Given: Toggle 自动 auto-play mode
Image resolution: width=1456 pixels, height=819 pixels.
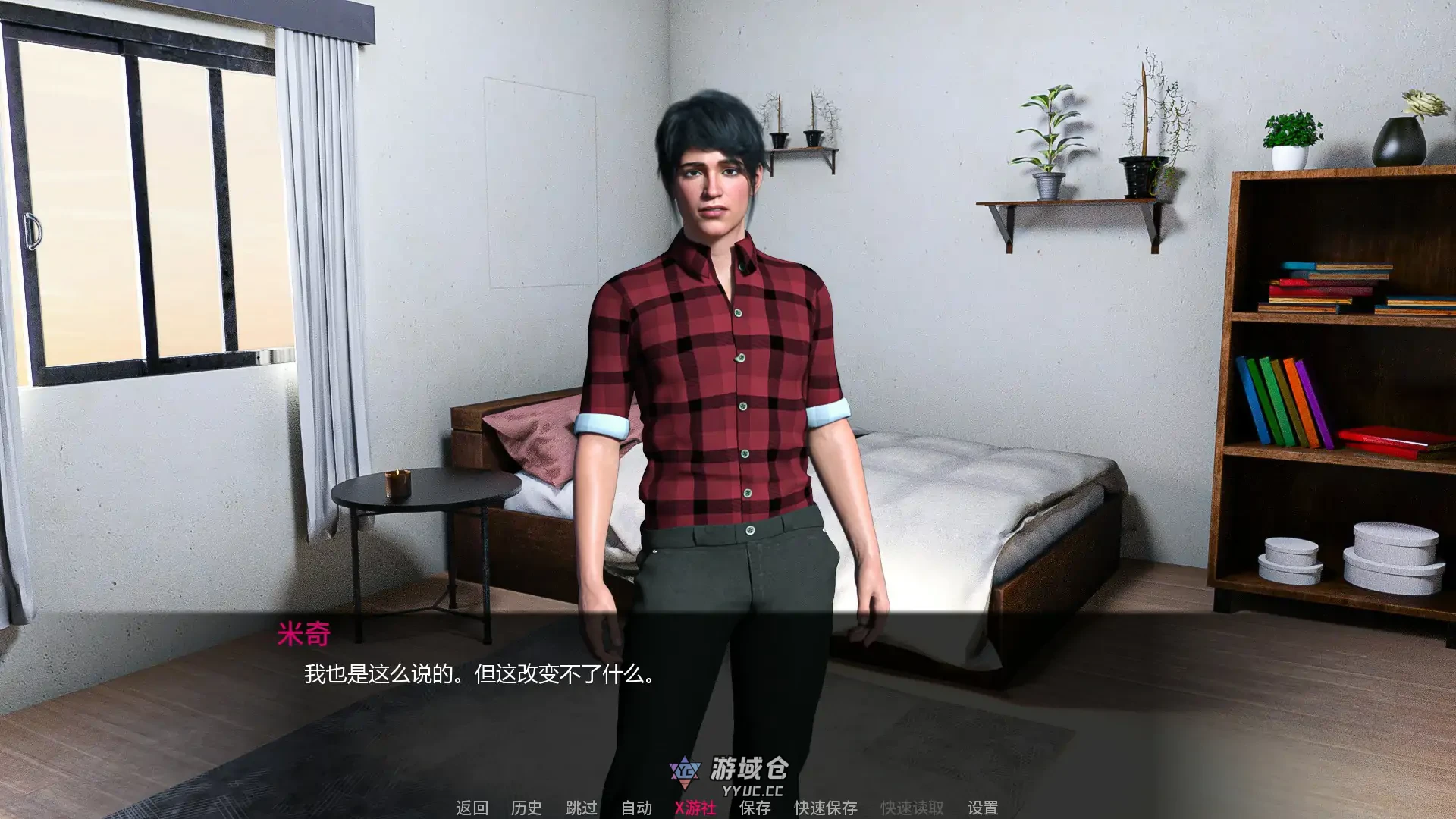Looking at the screenshot, I should [635, 808].
